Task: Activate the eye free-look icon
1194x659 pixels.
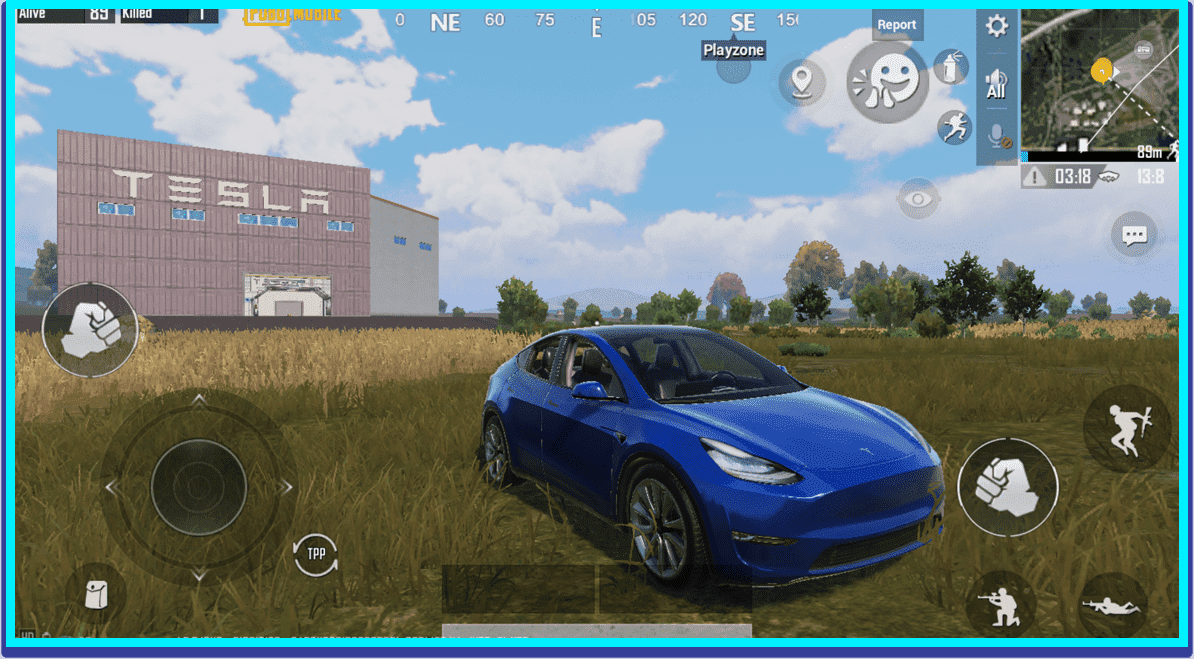Action: 918,199
